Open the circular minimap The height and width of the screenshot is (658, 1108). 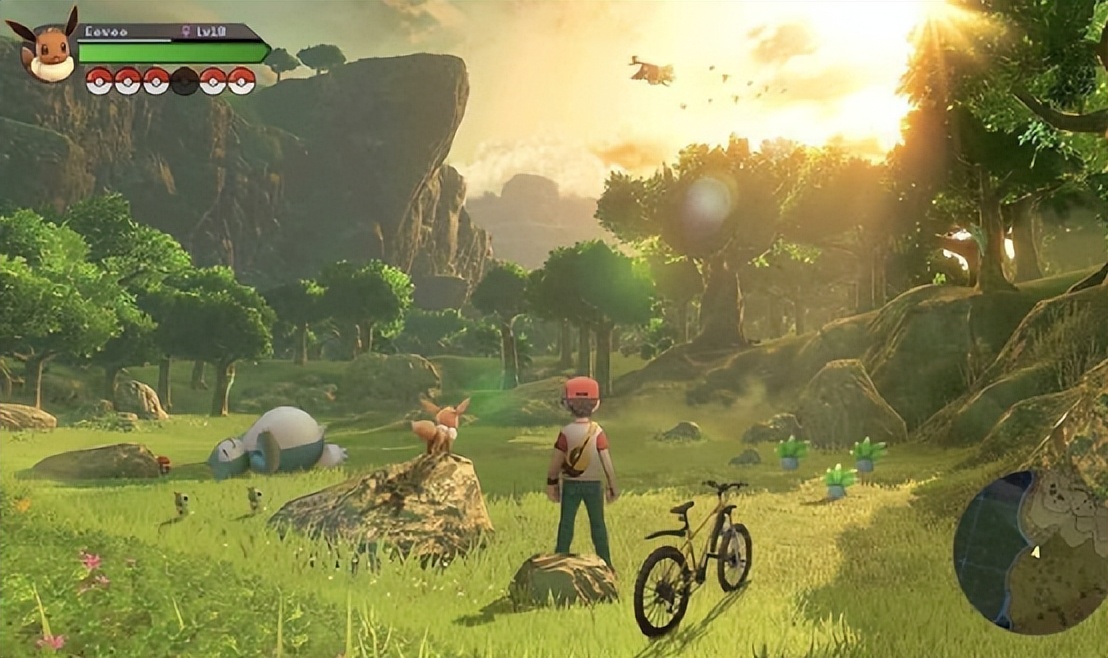pos(1030,550)
